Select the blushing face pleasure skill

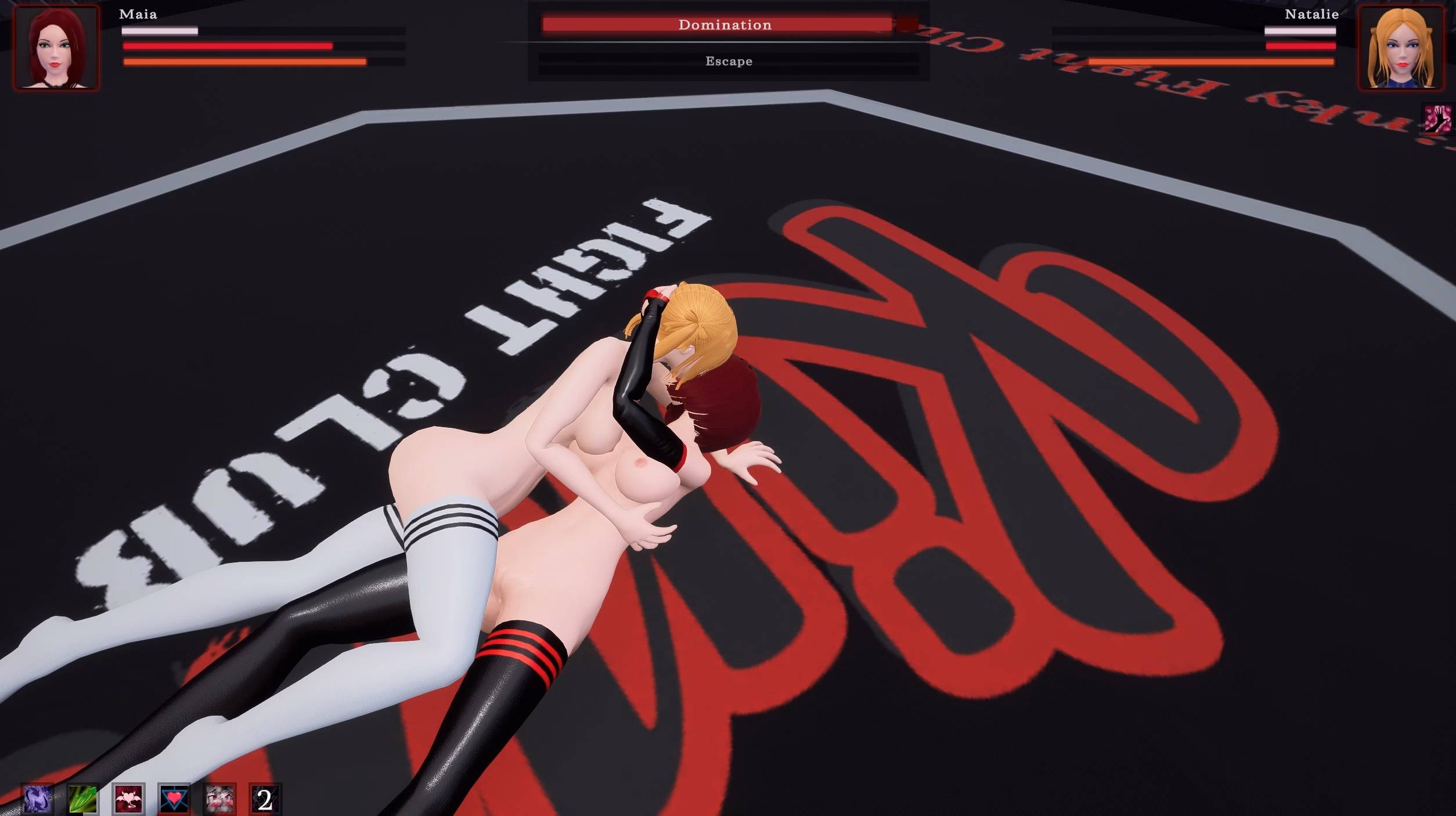tap(219, 800)
